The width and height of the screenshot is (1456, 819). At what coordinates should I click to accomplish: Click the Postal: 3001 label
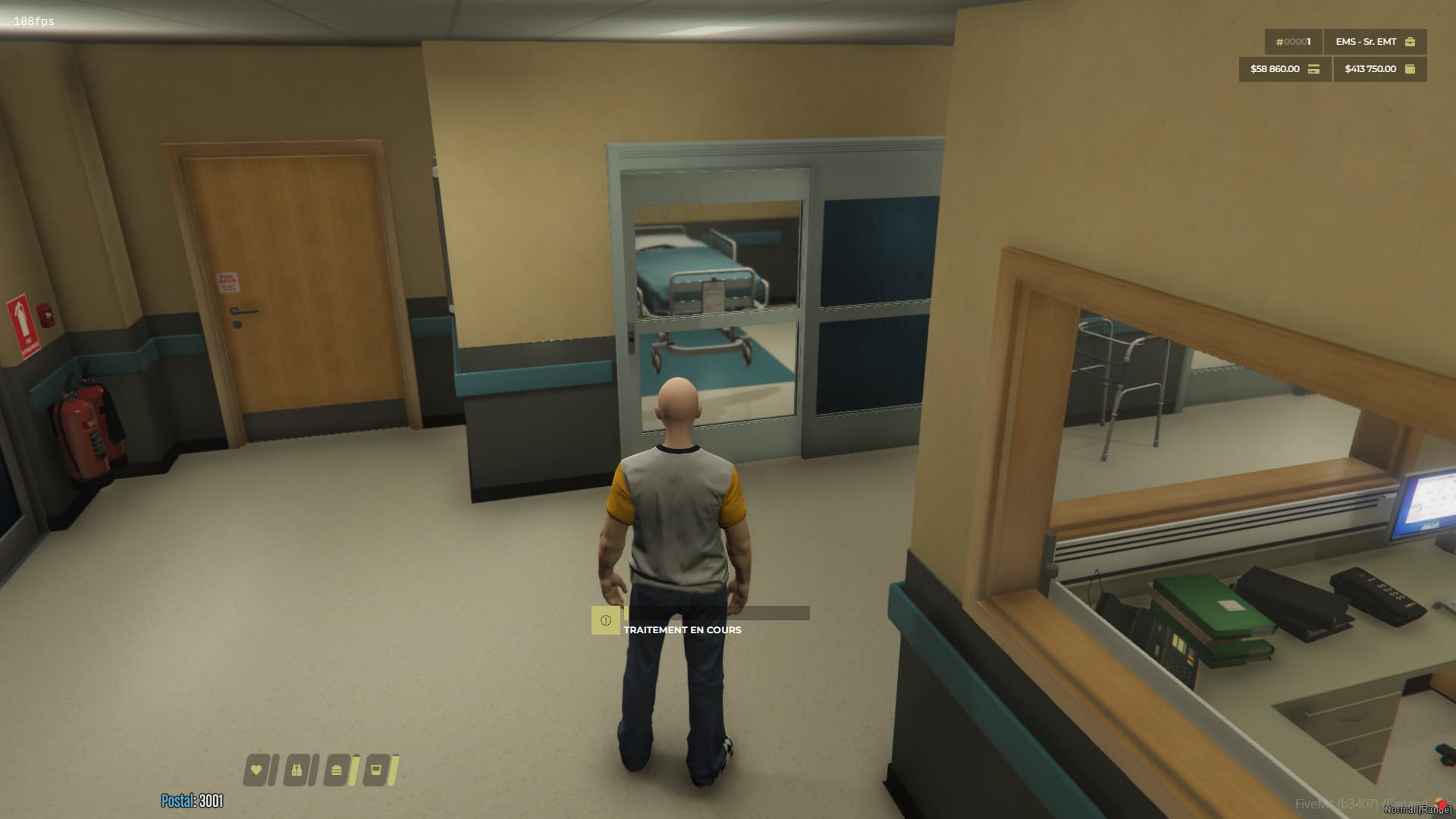(191, 799)
